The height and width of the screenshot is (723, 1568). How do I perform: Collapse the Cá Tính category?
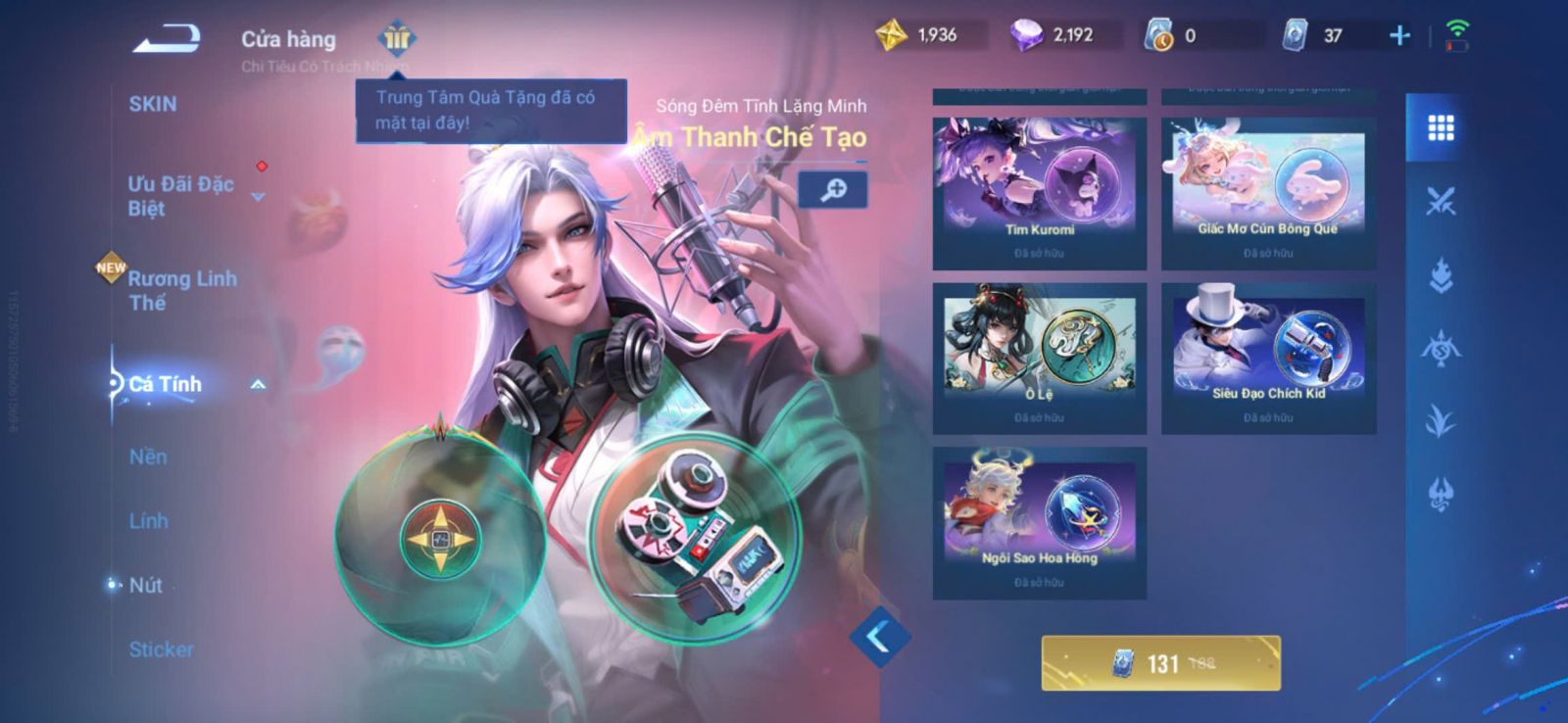coord(258,385)
